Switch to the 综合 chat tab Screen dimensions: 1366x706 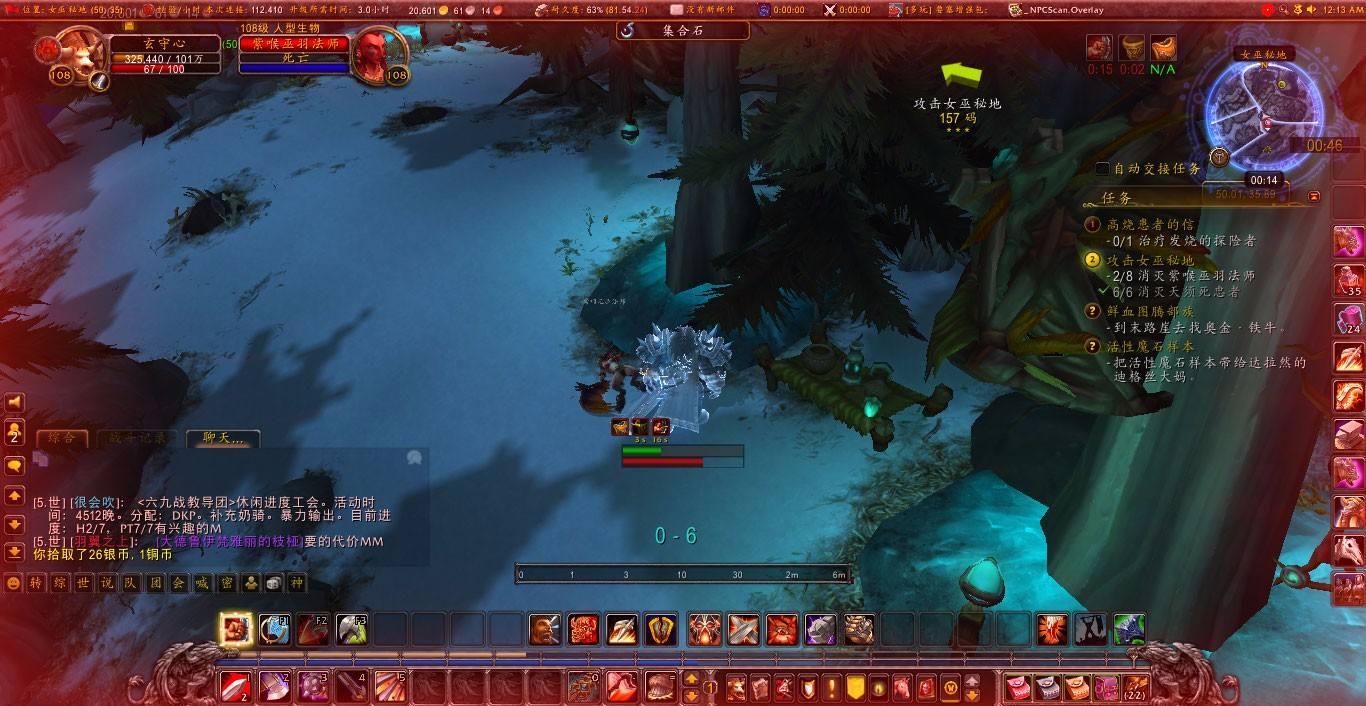tap(62, 438)
